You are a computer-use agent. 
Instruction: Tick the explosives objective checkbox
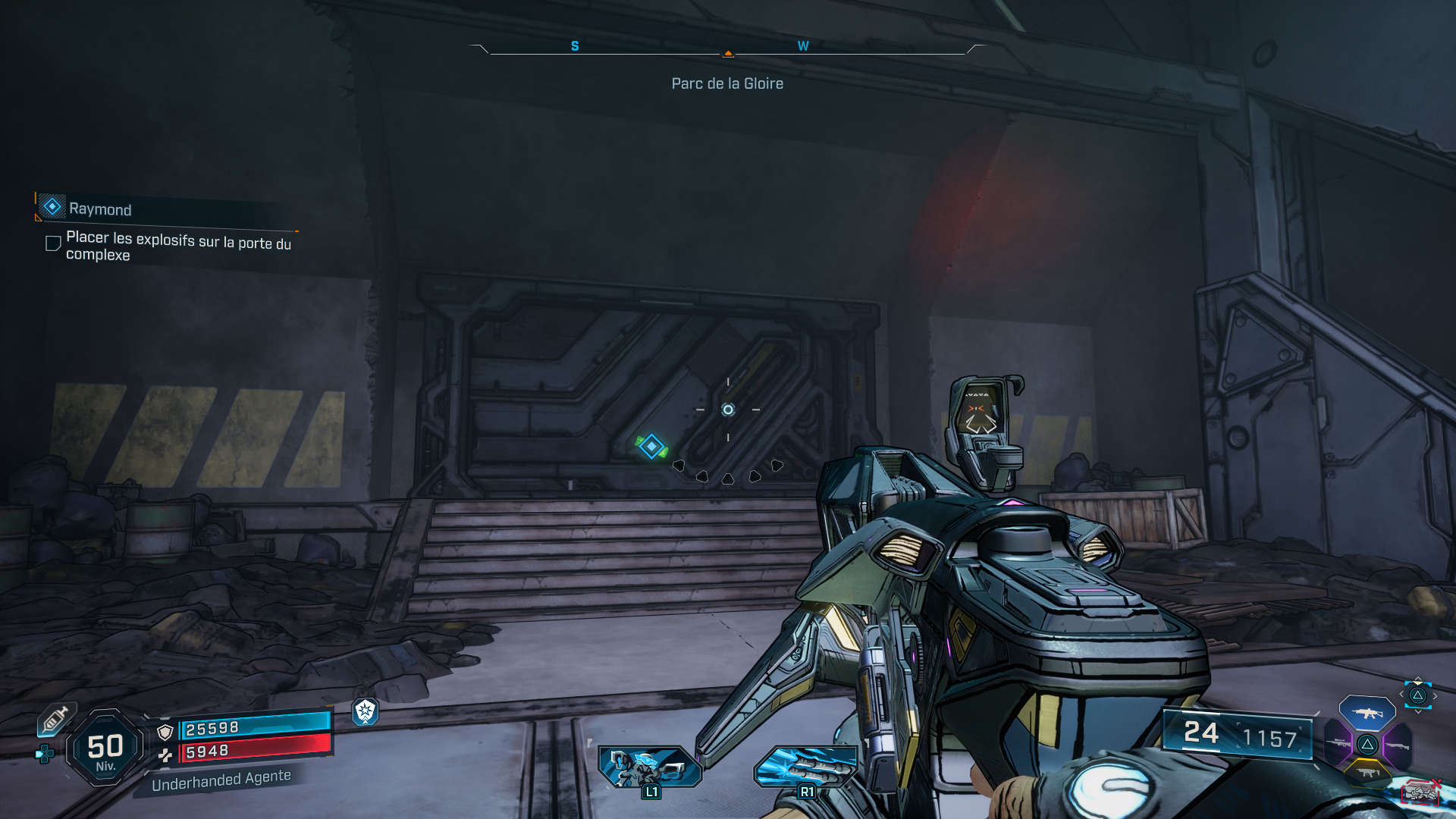[53, 243]
